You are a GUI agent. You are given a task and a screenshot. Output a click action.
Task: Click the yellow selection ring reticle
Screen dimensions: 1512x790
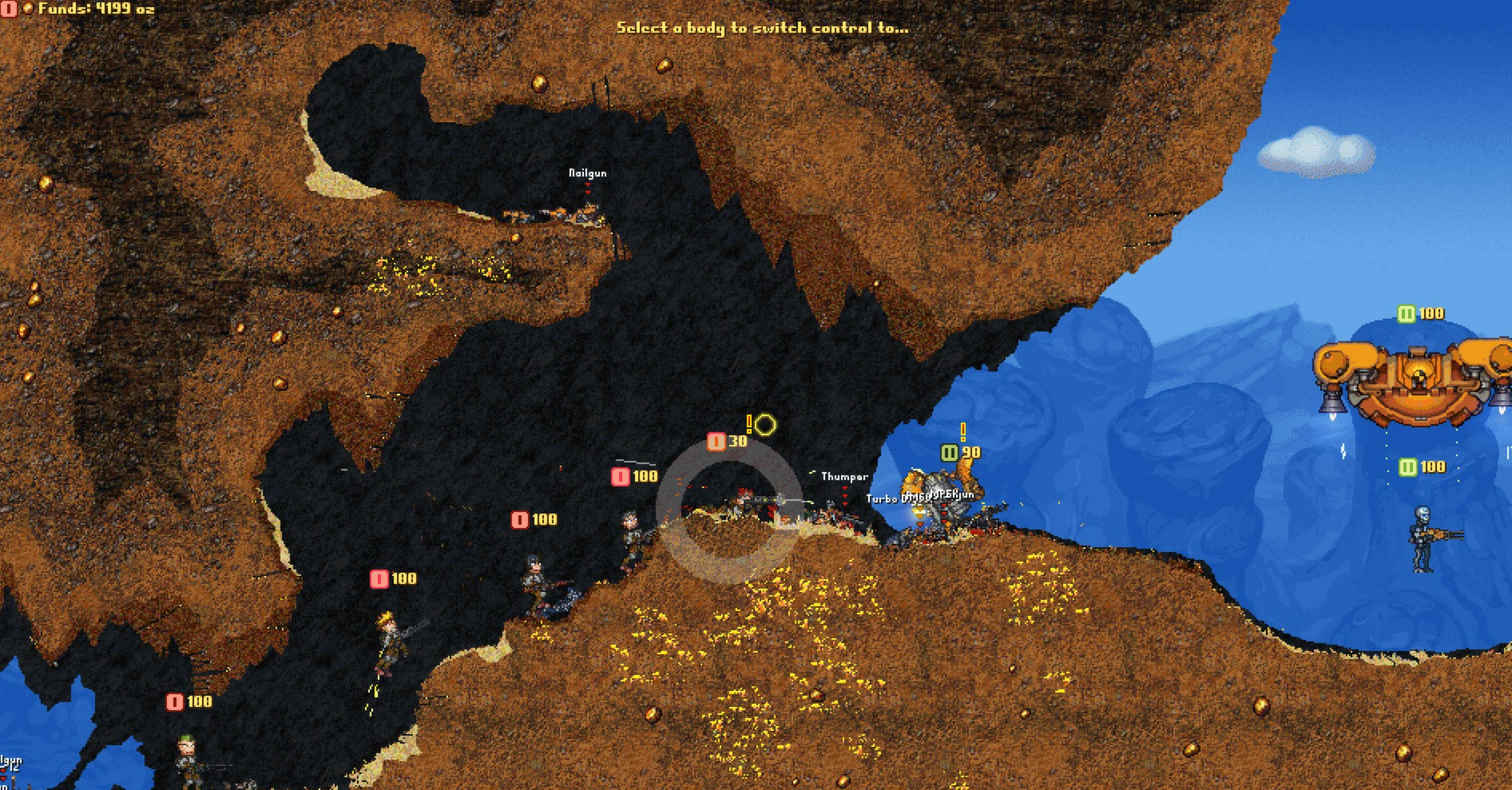[x=765, y=426]
